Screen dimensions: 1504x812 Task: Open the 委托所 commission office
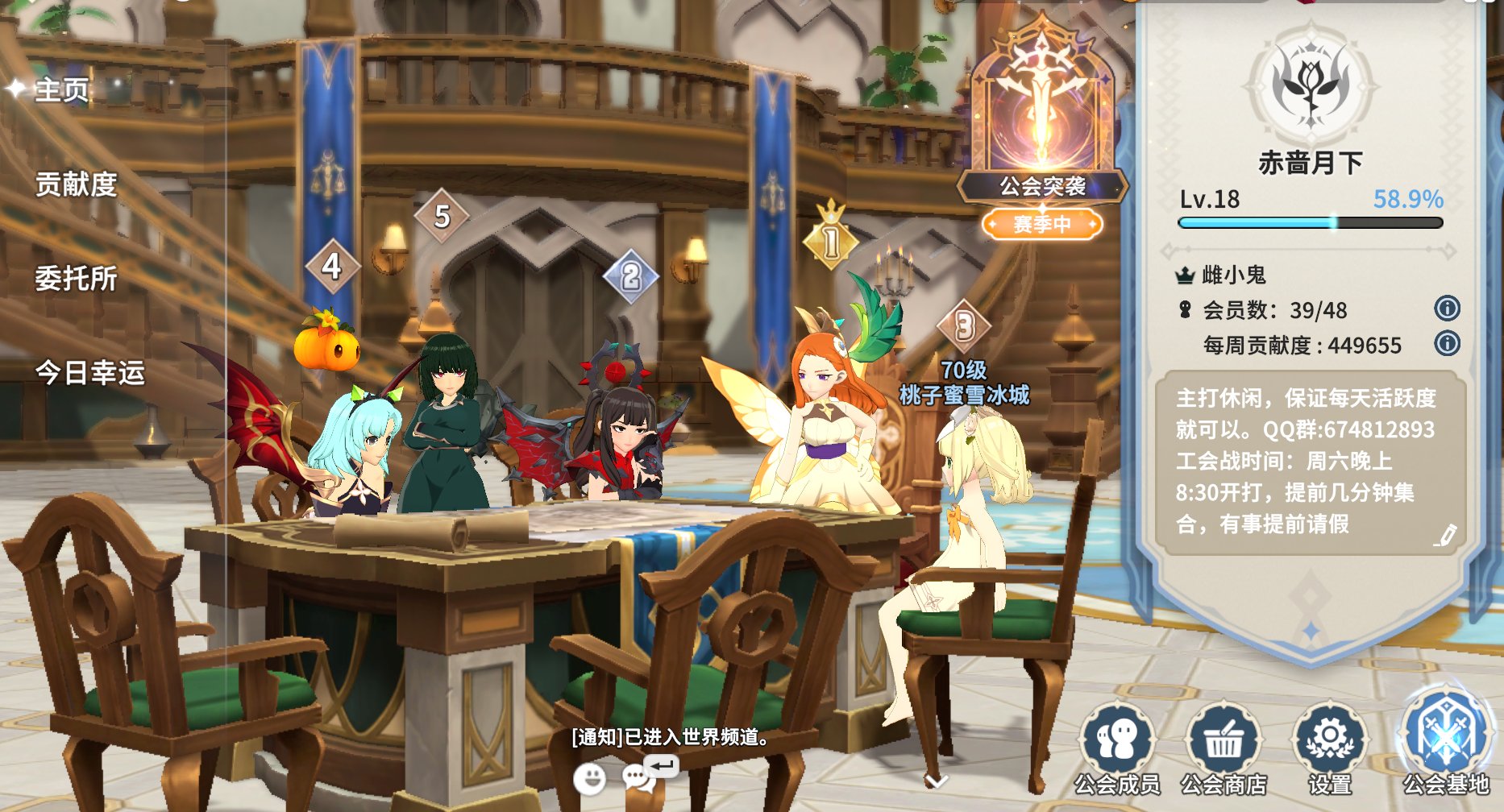pyautogui.click(x=76, y=279)
